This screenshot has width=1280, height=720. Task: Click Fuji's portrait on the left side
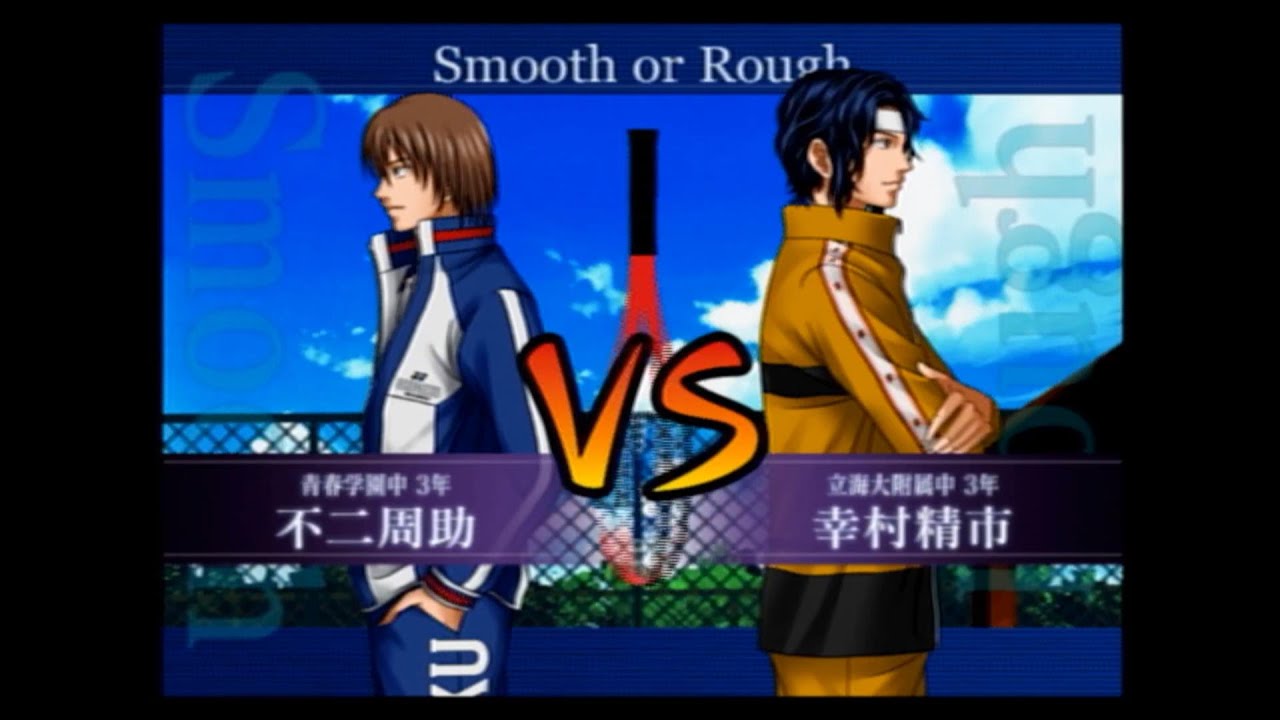click(400, 250)
